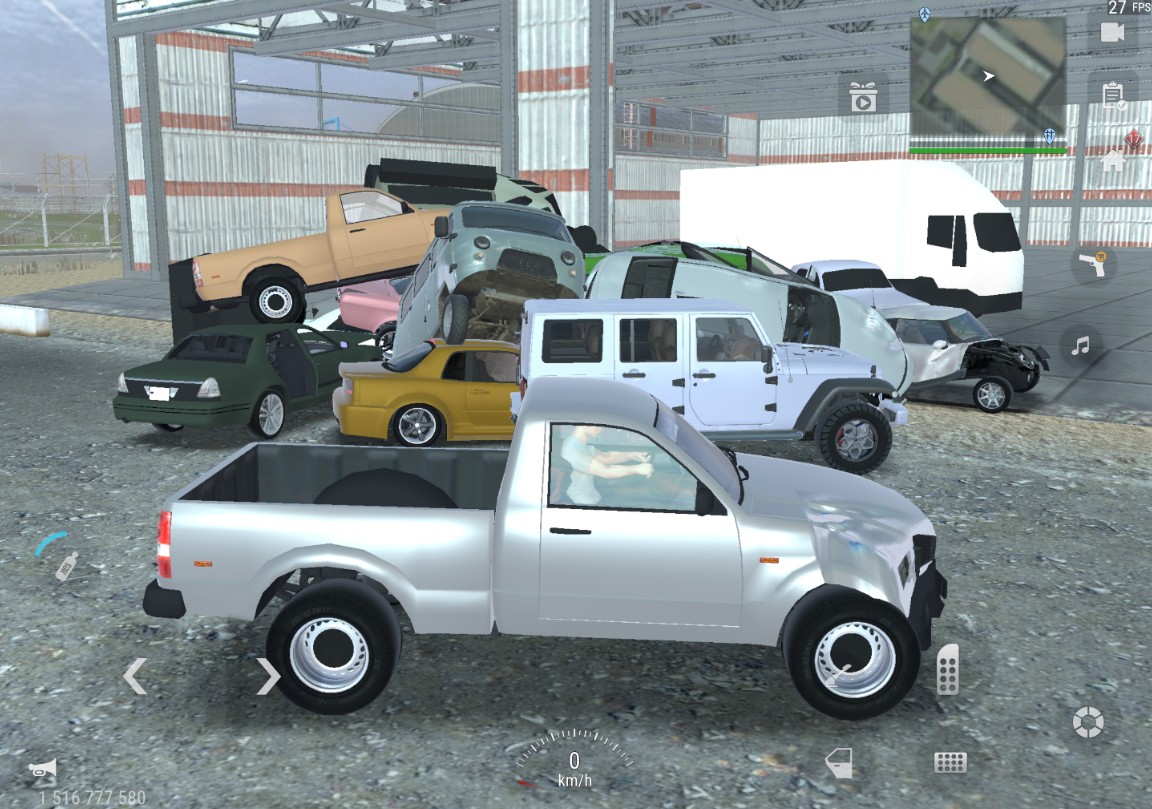Click the wheel-shaped icon
Screen dimensions: 1152x809
click(x=1087, y=721)
